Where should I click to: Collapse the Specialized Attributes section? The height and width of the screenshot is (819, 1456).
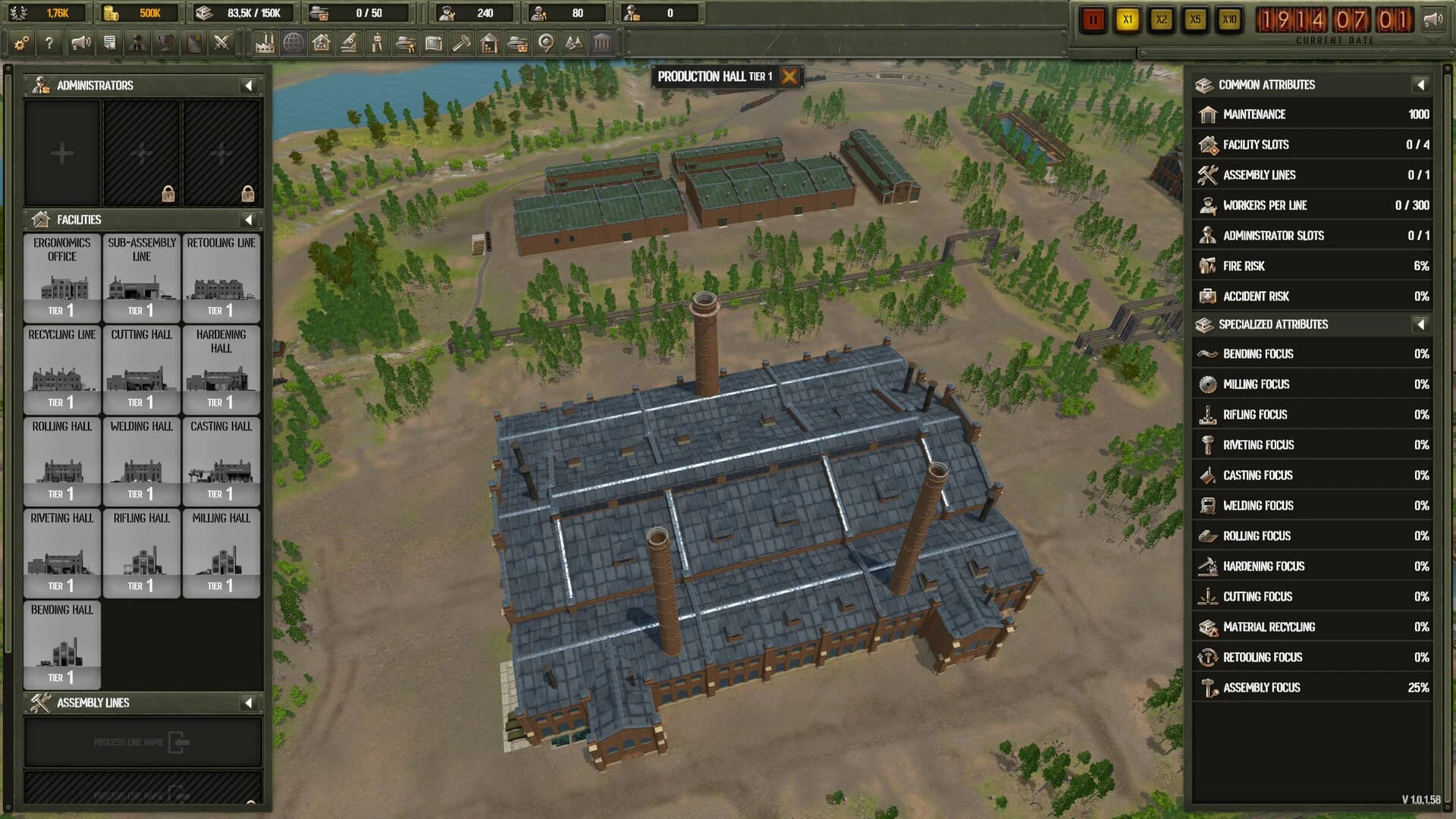coord(1420,324)
